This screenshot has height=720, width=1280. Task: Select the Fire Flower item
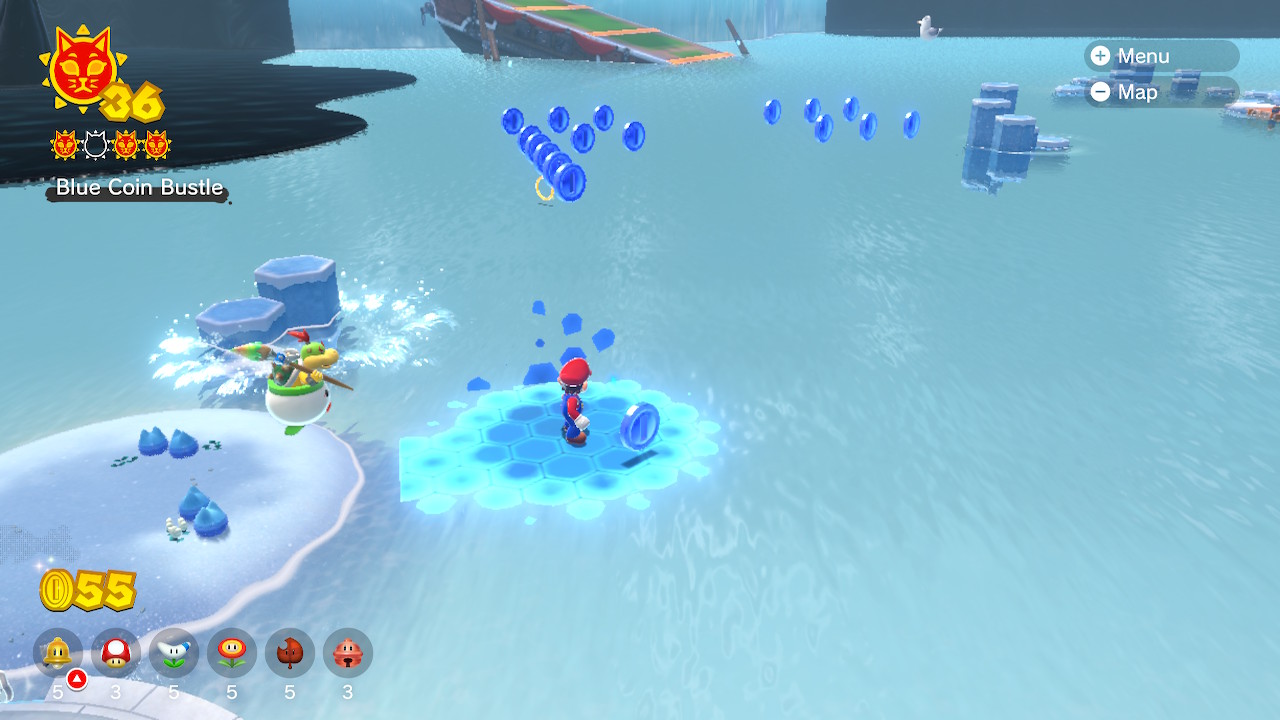[231, 654]
